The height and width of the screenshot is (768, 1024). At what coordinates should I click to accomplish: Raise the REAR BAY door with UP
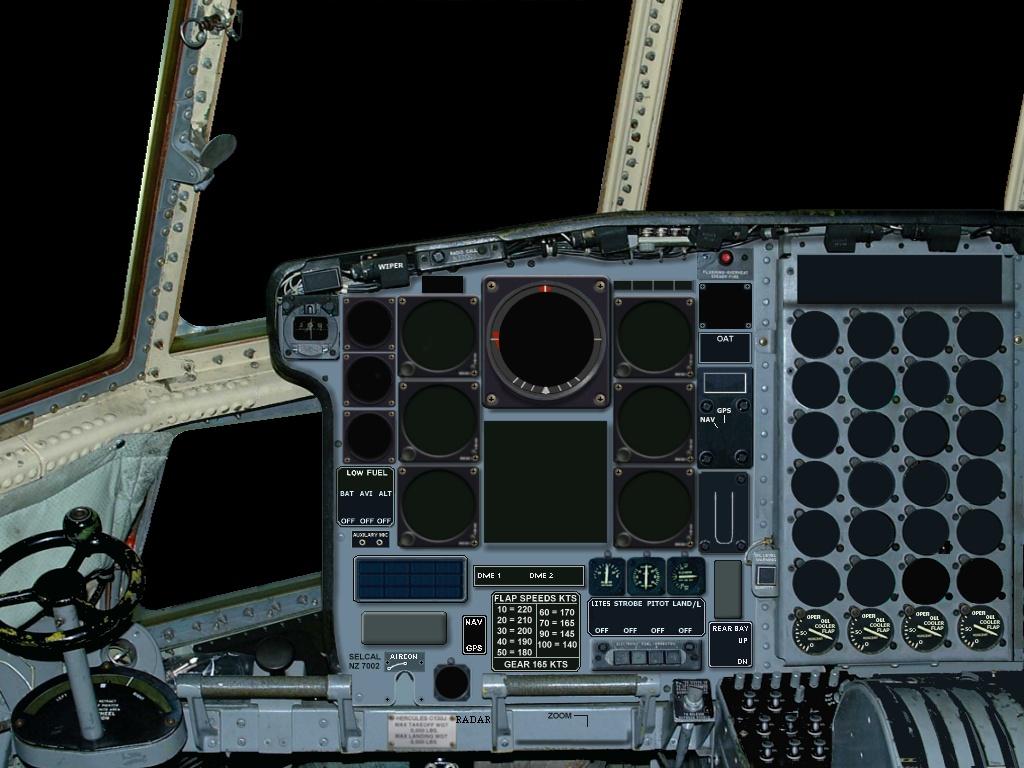click(x=742, y=641)
